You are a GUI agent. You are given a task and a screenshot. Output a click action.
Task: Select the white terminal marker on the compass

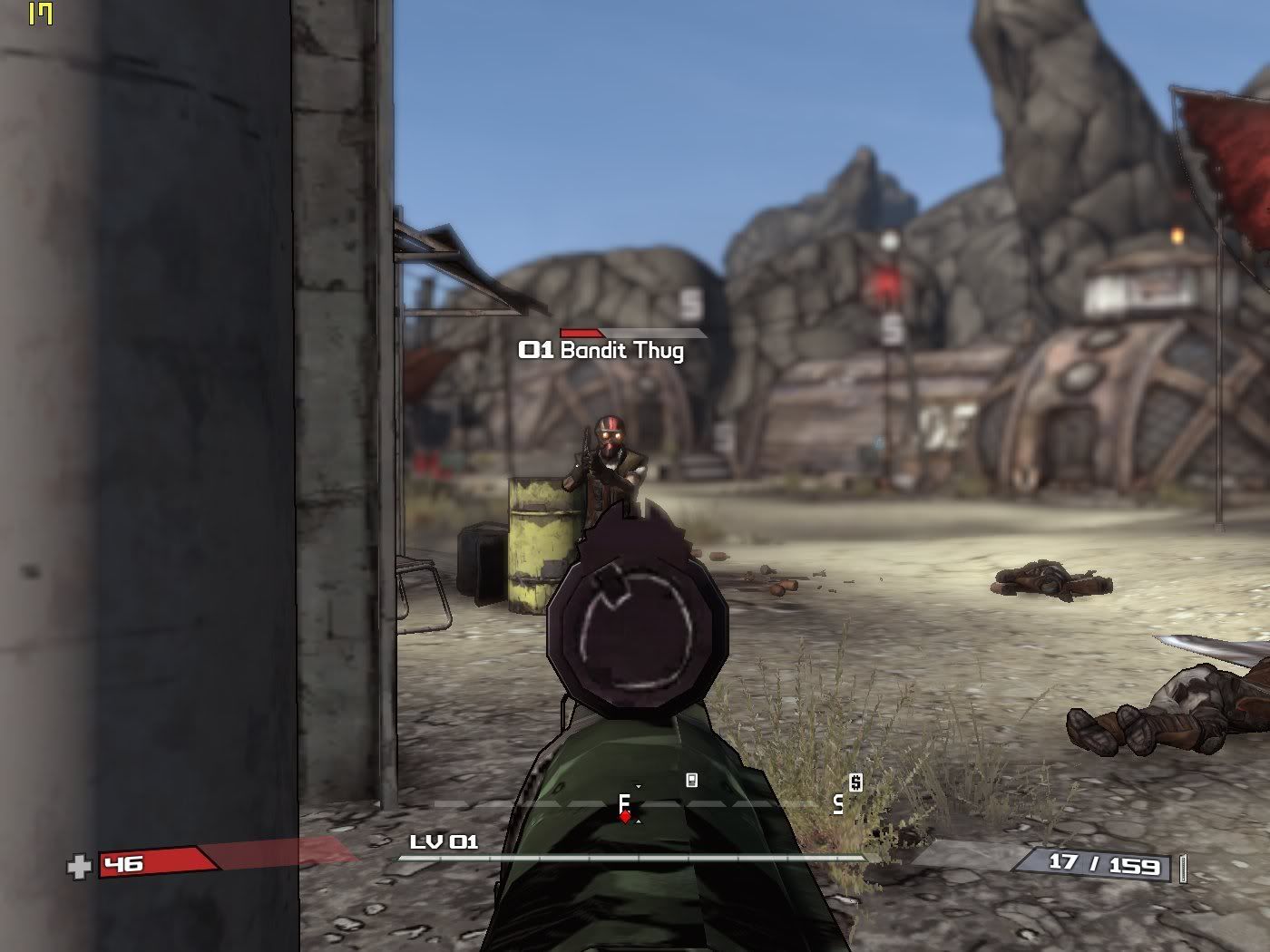pyautogui.click(x=692, y=780)
